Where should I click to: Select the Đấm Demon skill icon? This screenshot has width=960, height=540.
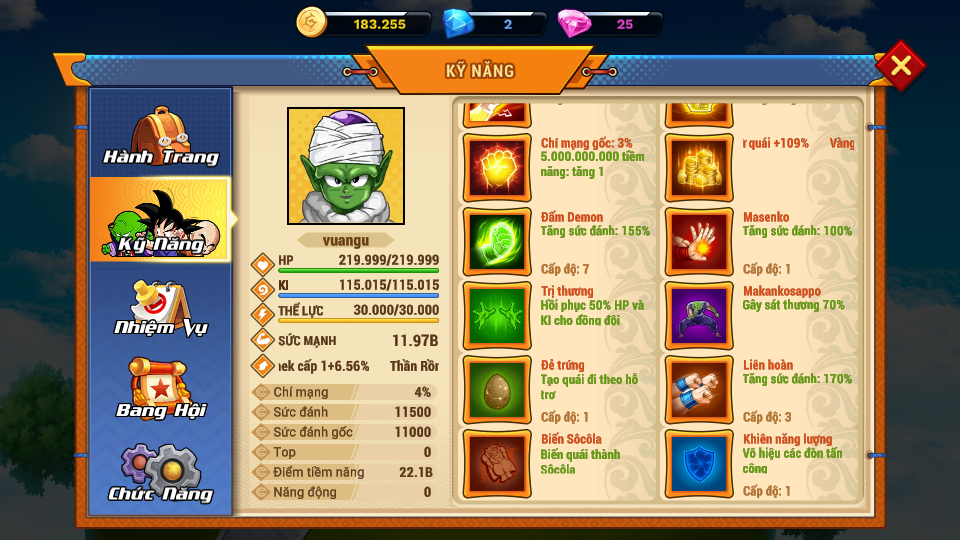click(x=498, y=242)
